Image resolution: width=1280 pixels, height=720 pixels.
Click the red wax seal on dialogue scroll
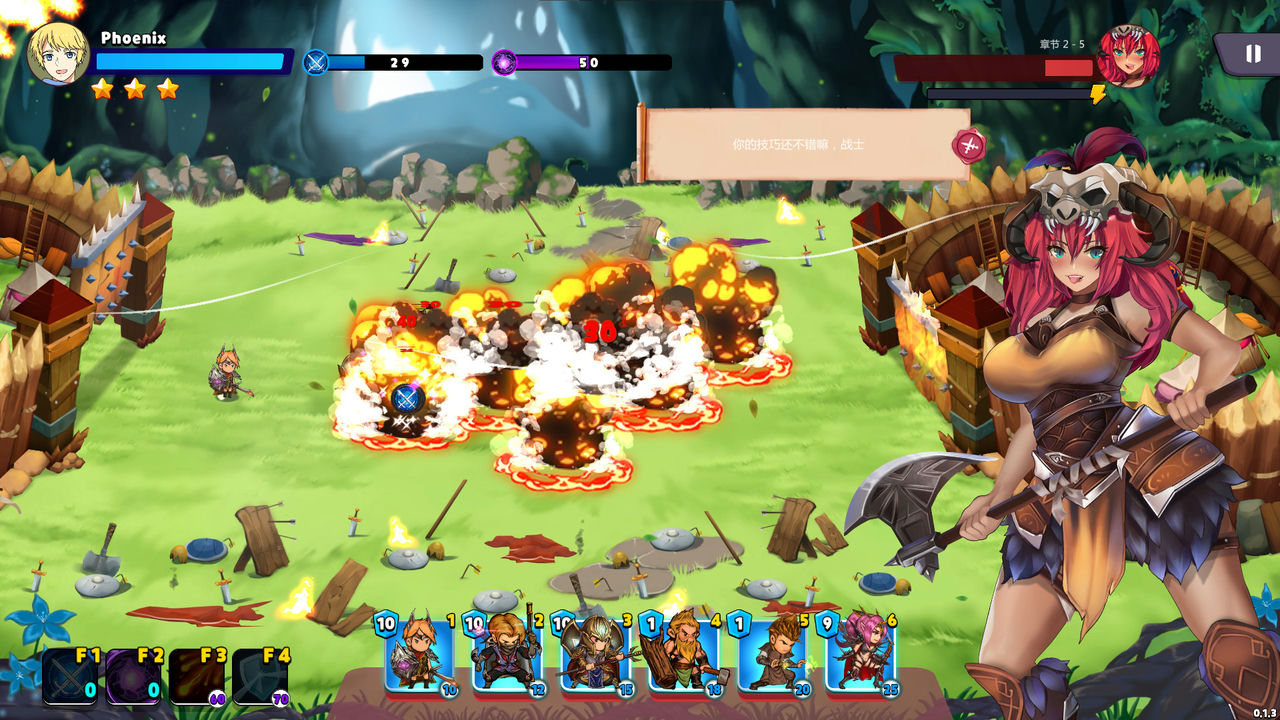pos(968,146)
